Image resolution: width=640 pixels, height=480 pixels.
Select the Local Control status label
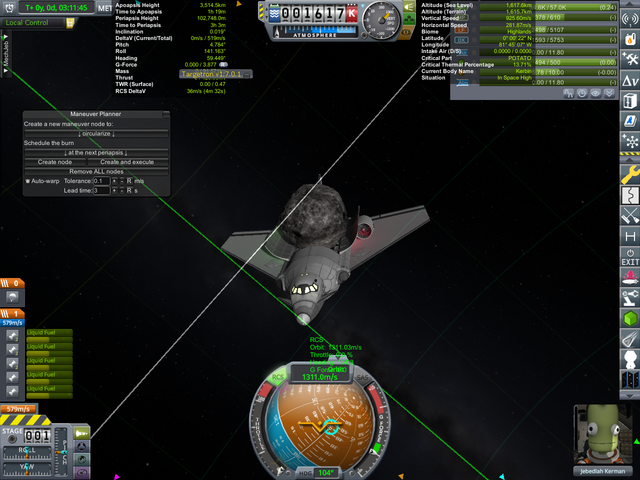click(28, 22)
